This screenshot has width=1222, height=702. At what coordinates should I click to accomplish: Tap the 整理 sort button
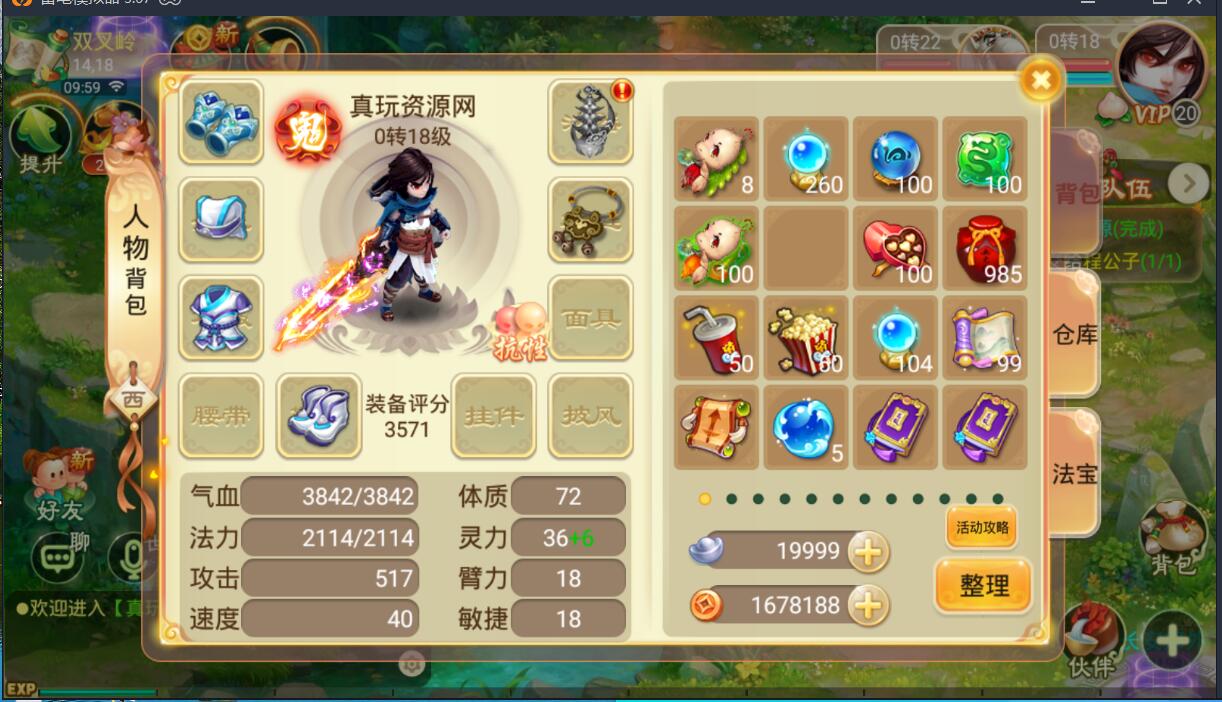click(x=984, y=585)
